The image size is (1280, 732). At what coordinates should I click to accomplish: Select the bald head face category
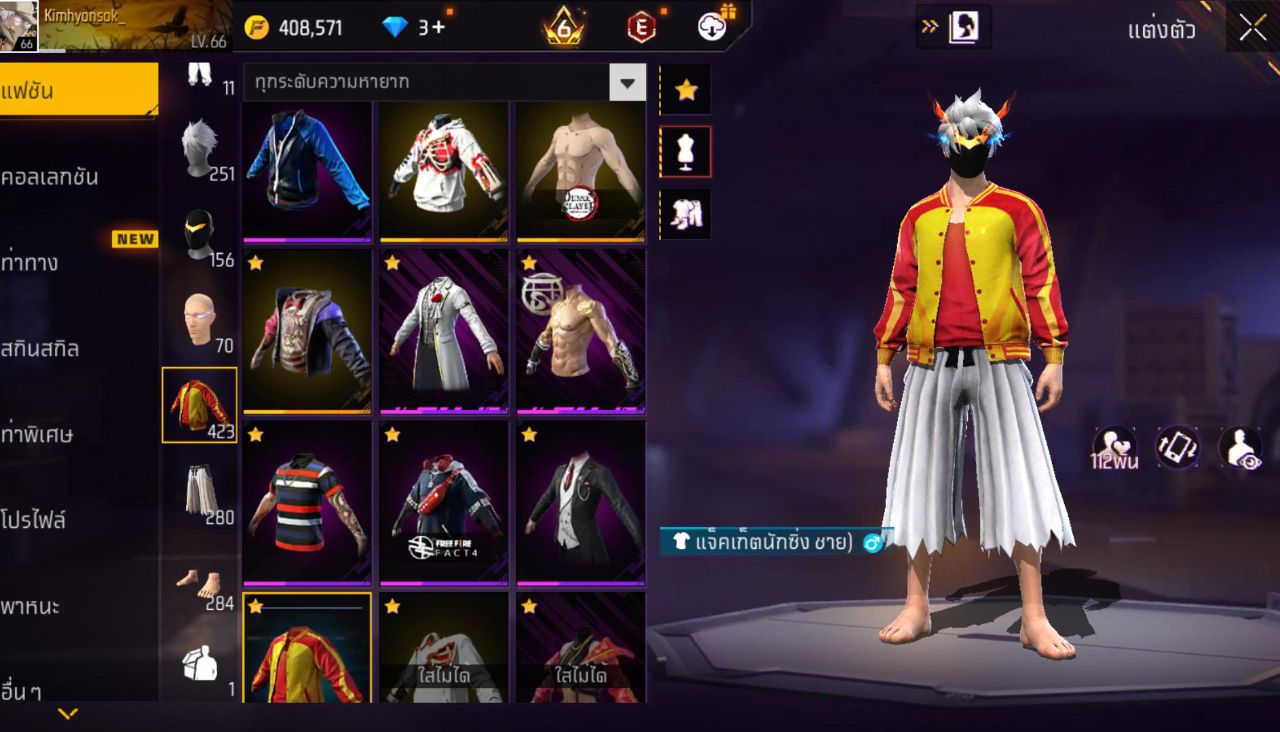200,319
